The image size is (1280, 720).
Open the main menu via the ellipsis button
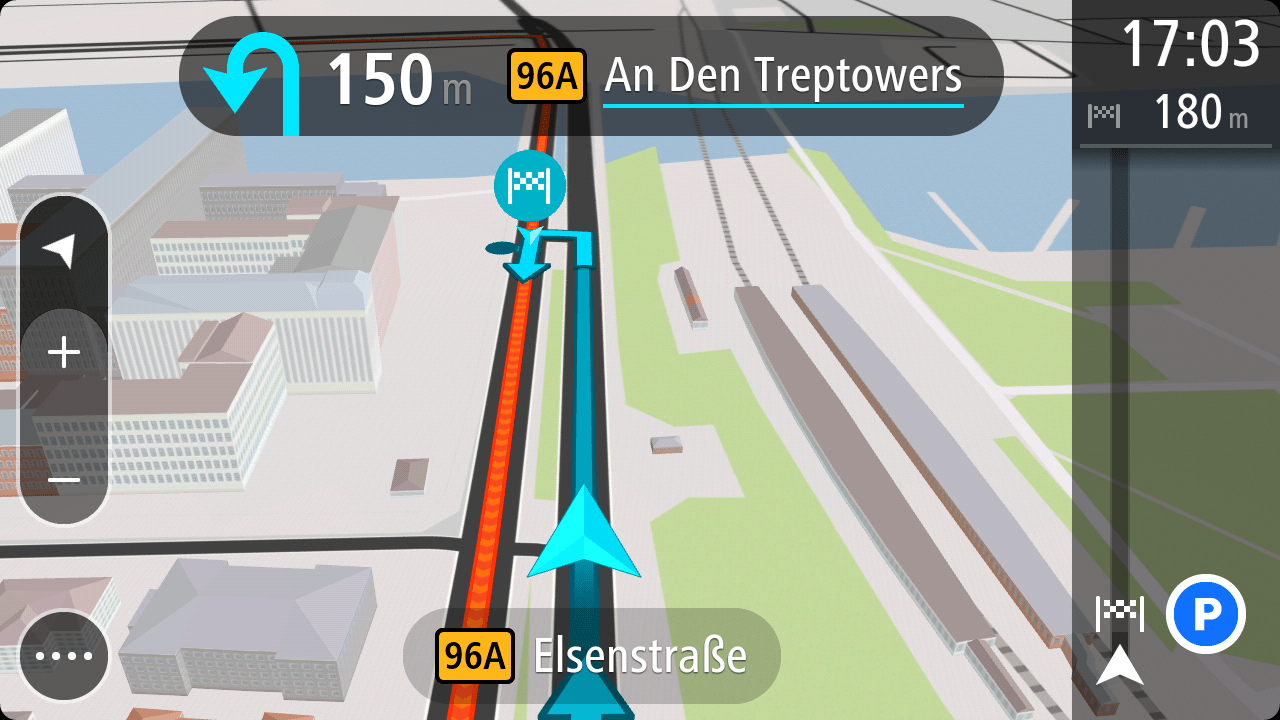[64, 655]
